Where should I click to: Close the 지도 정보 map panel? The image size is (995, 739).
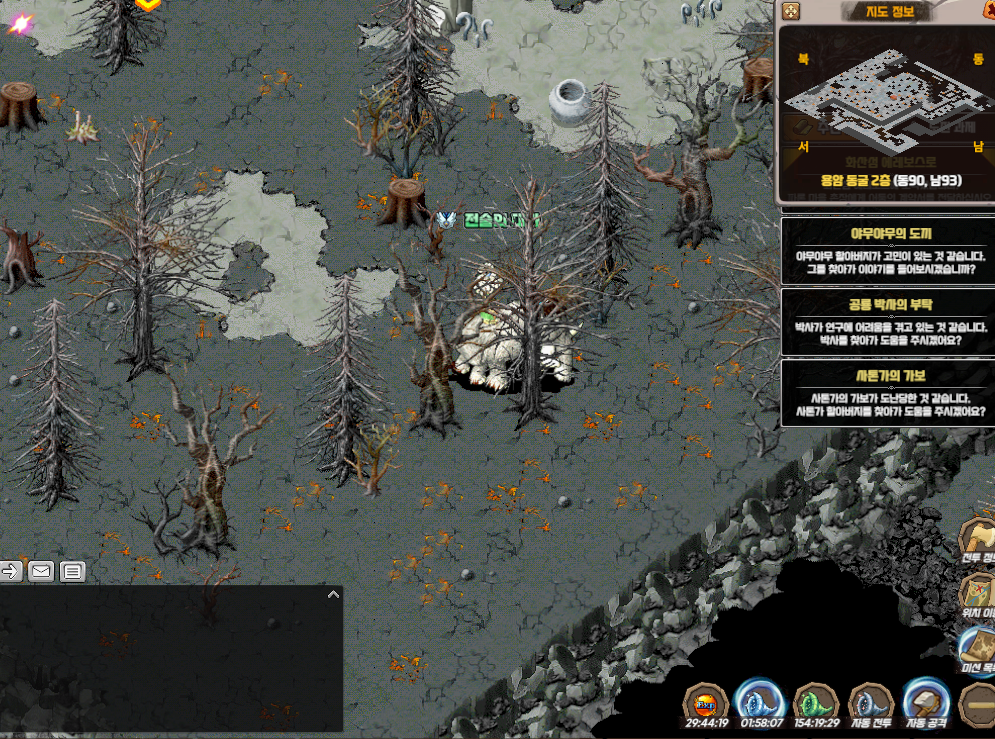pos(985,11)
